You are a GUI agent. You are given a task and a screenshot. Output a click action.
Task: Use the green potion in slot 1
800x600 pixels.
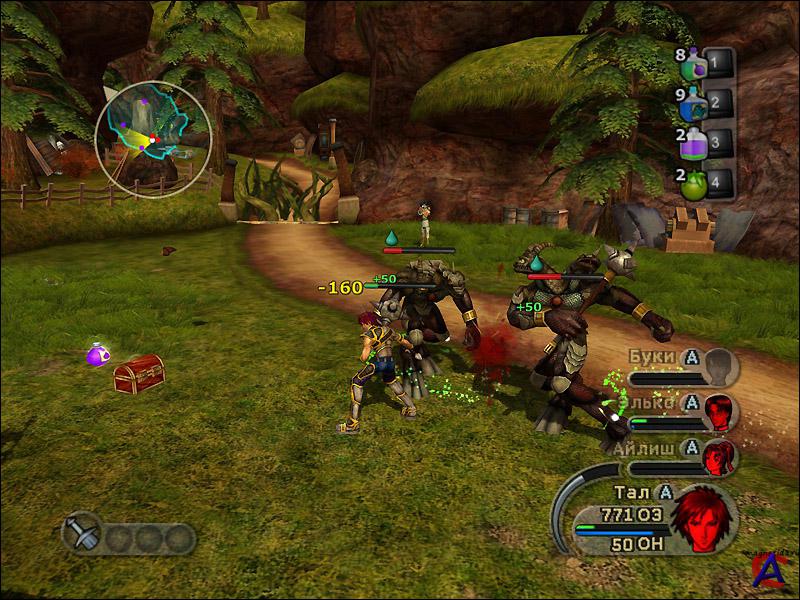693,66
